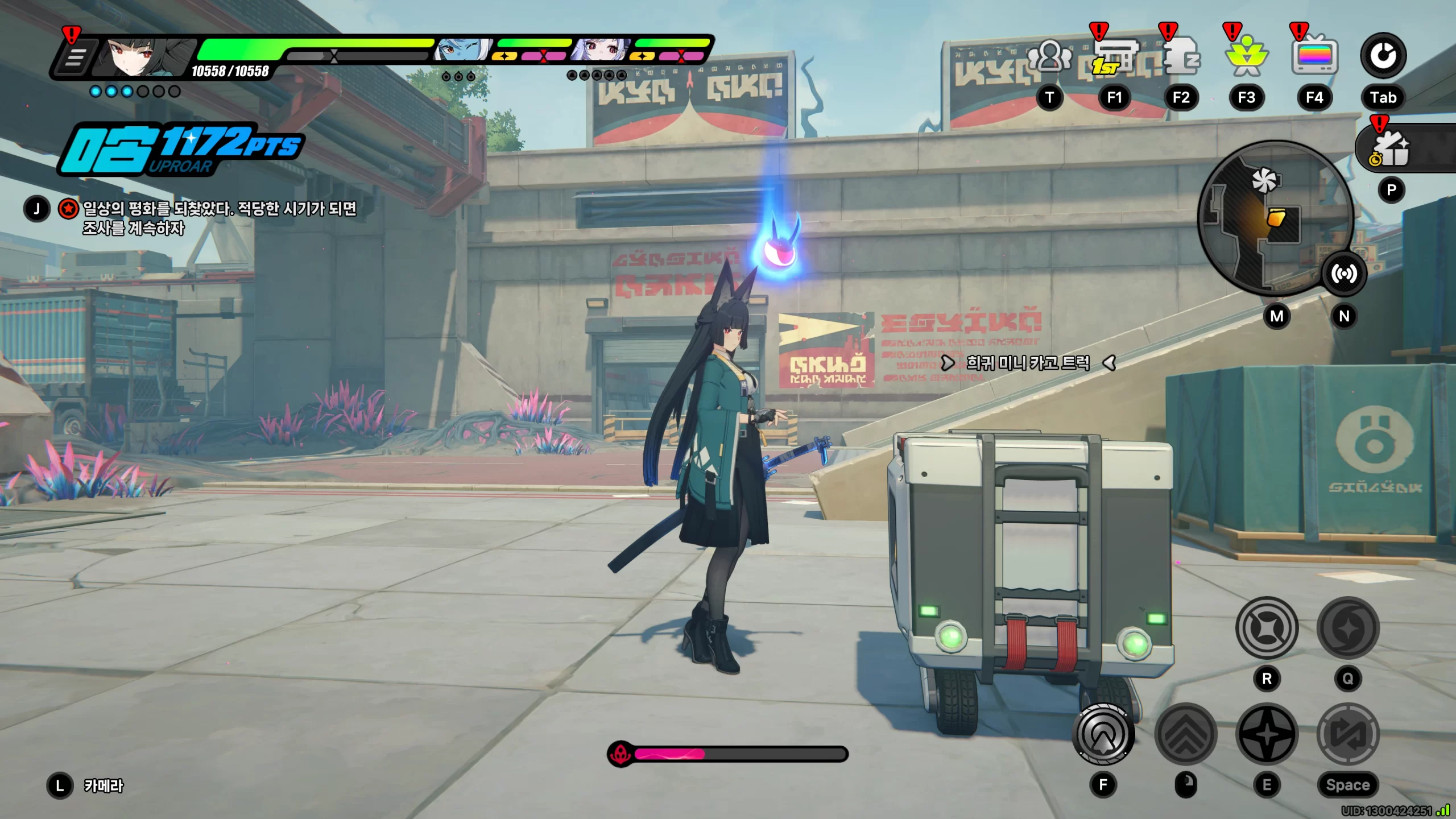Switch to the blue-skinned teammate portrait
Image resolution: width=1456 pixels, height=819 pixels.
pos(461,51)
